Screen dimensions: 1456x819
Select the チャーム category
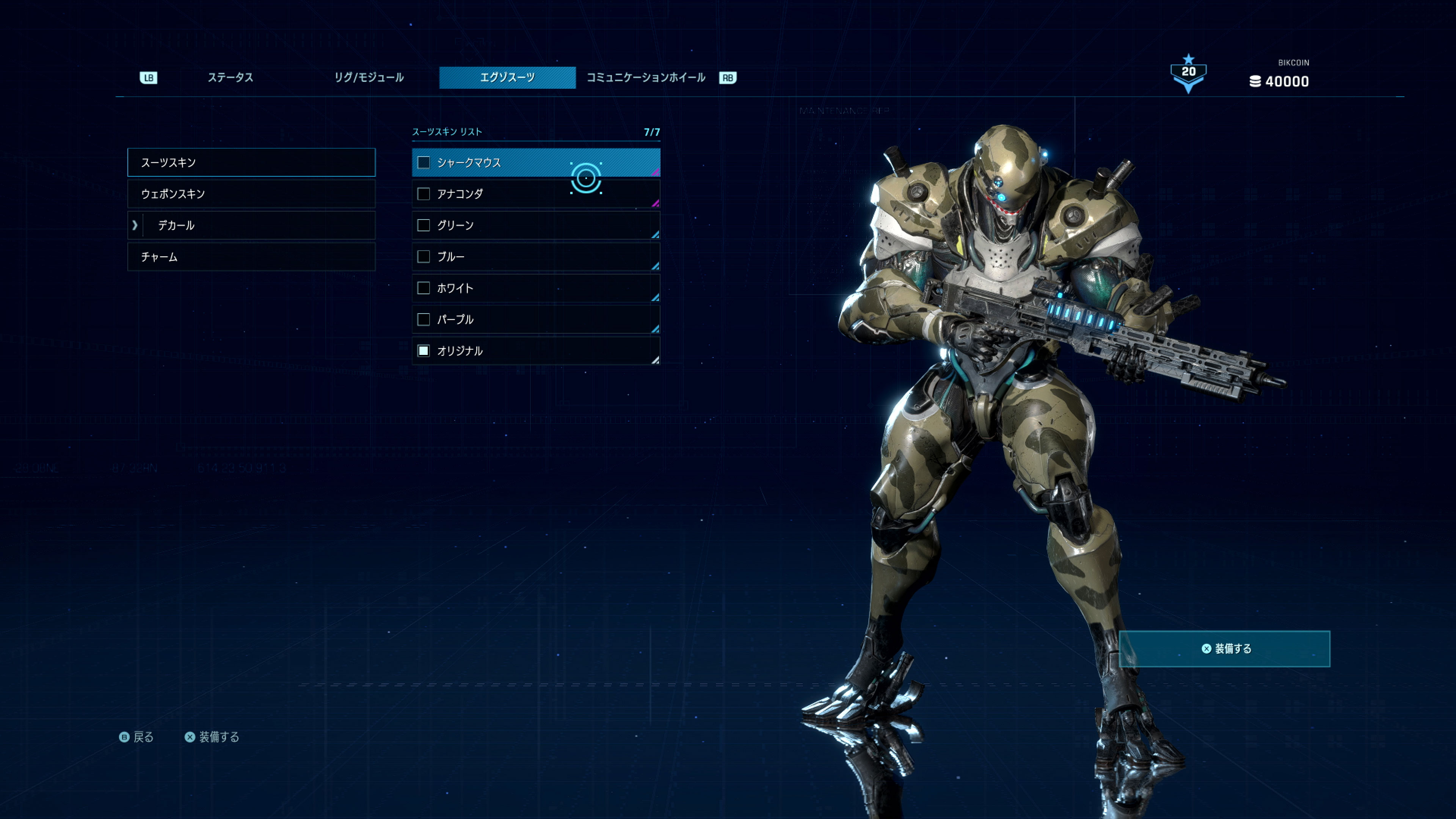point(251,257)
